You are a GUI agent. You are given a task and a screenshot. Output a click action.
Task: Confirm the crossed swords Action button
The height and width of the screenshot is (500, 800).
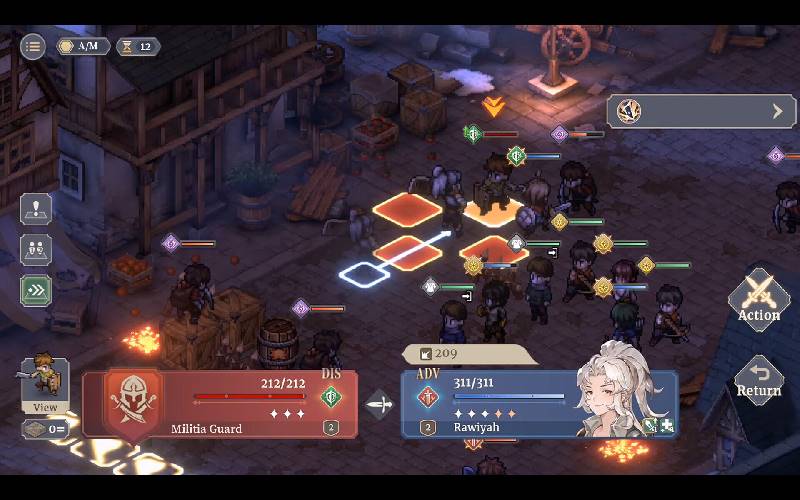click(759, 300)
